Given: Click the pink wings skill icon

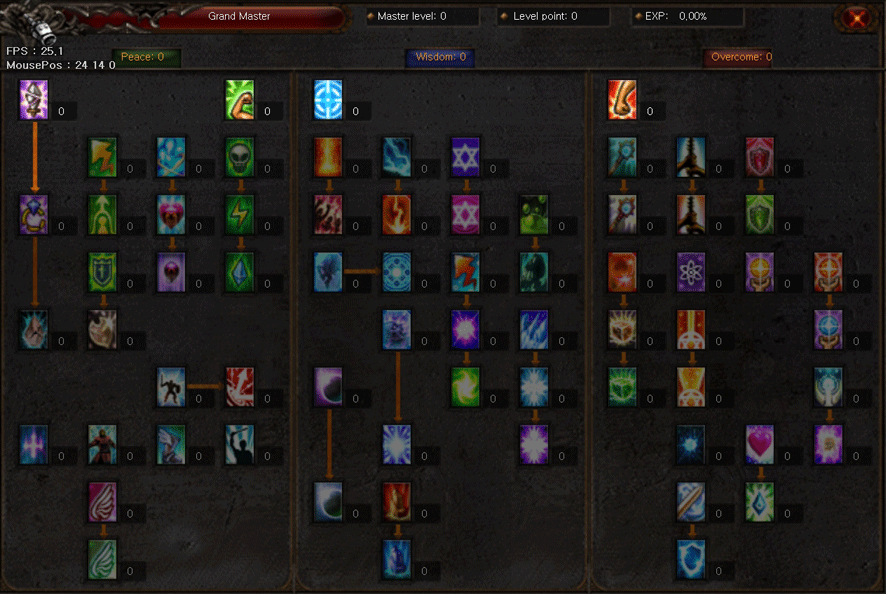Looking at the screenshot, I should [103, 502].
